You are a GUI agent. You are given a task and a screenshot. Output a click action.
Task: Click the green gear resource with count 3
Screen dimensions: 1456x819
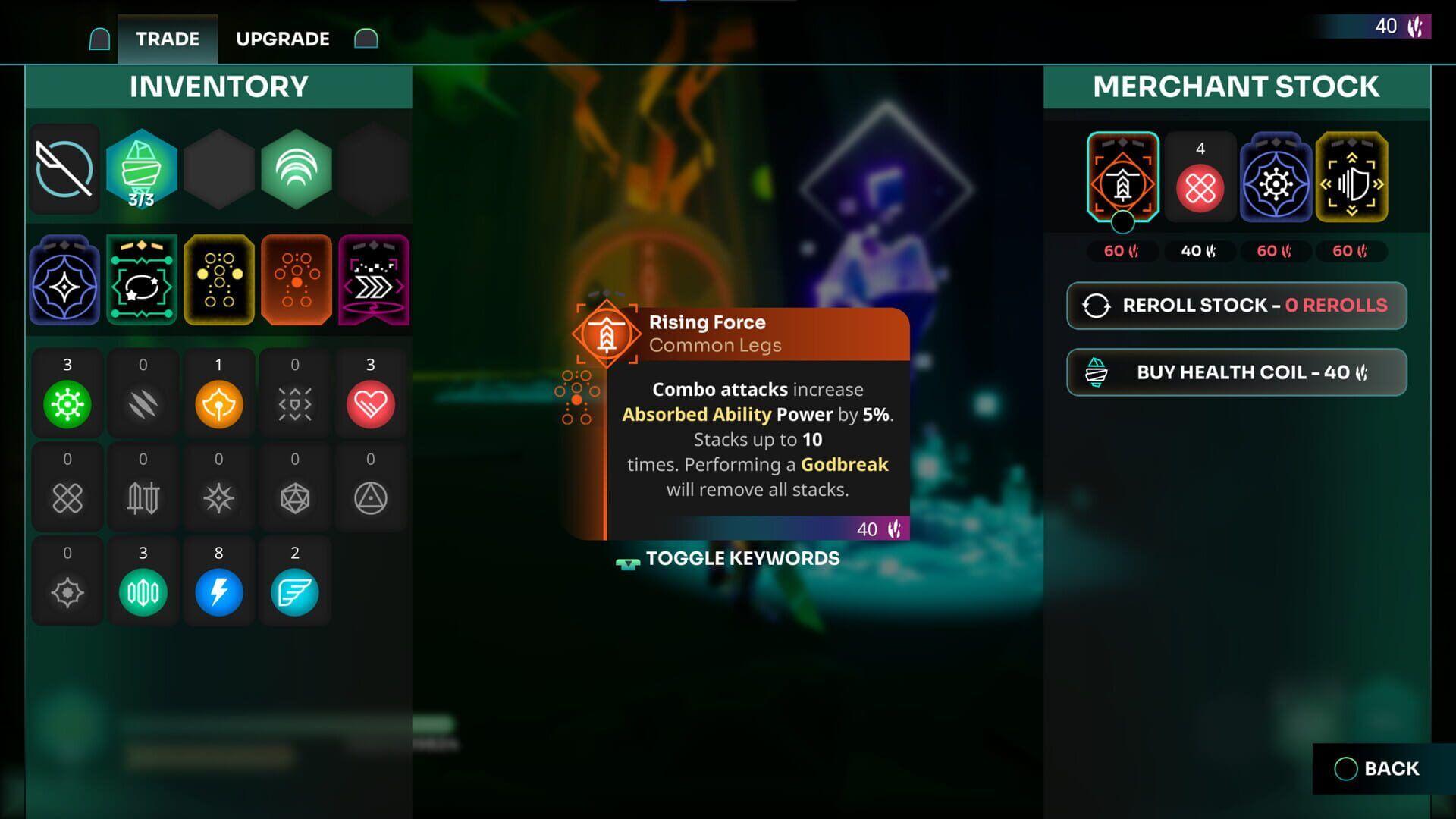pos(67,402)
